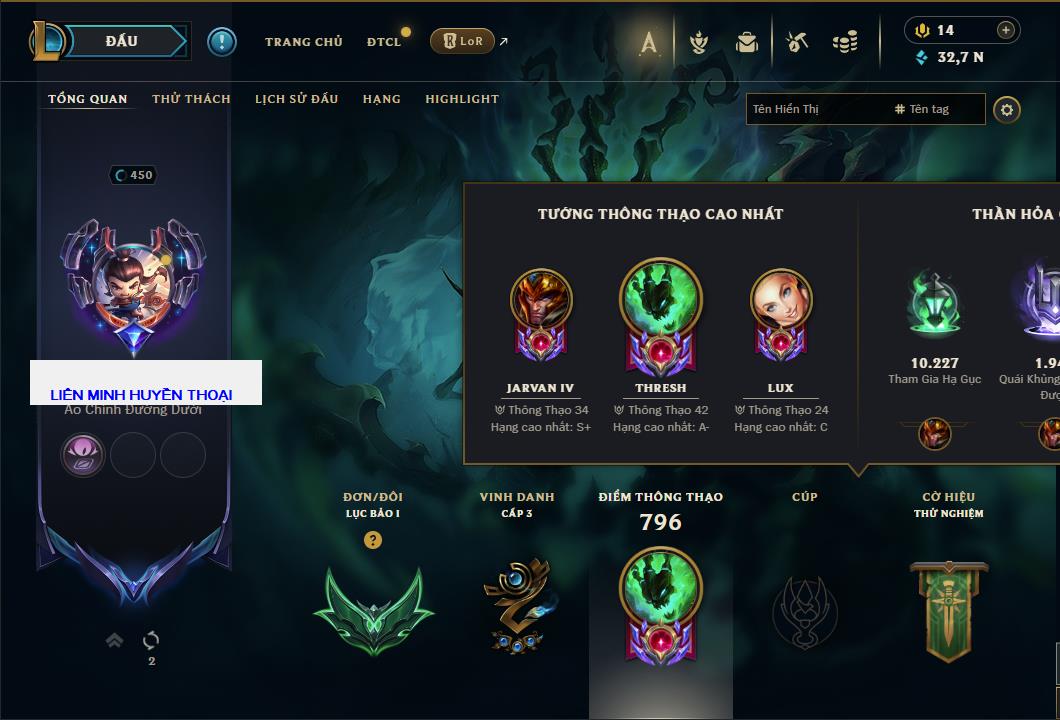Open the collection backpack icon
Viewport: 1060px width, 720px height.
tap(746, 42)
